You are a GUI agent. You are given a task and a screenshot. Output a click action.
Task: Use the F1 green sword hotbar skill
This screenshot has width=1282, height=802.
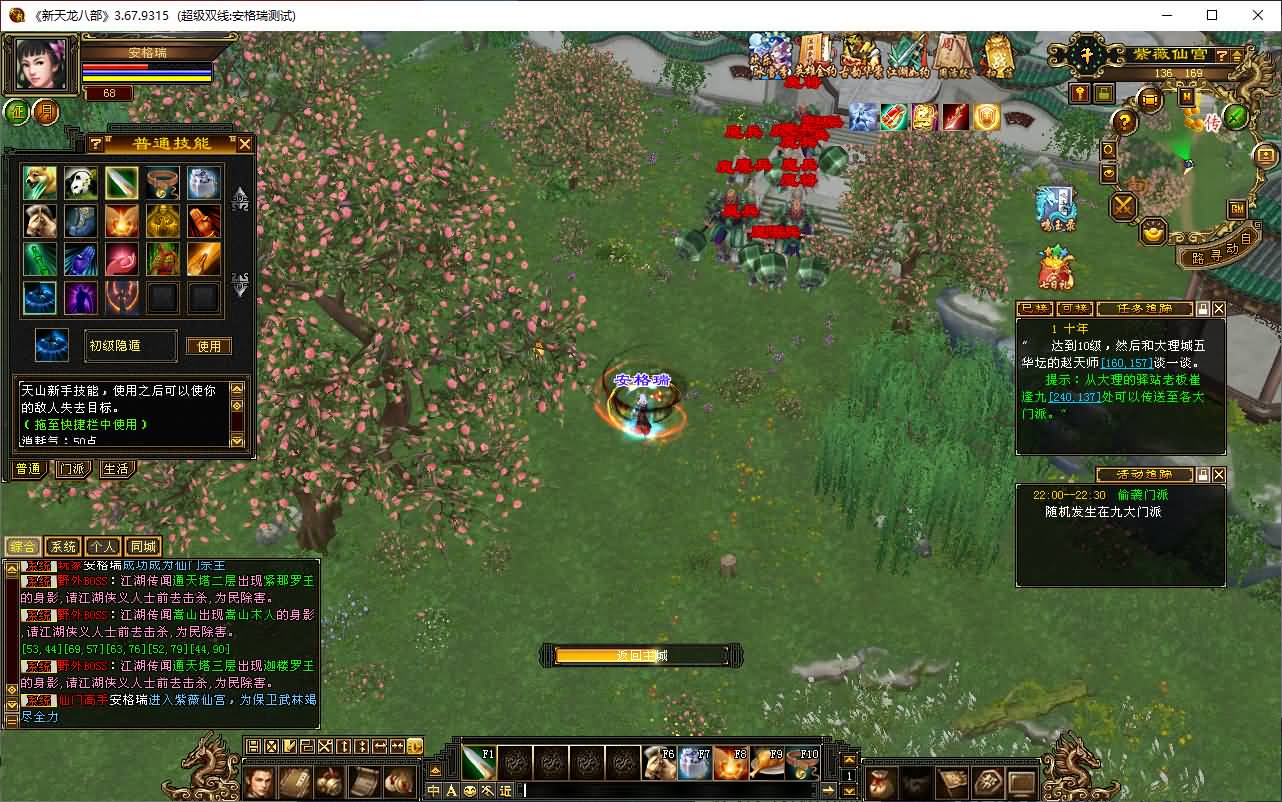click(479, 763)
